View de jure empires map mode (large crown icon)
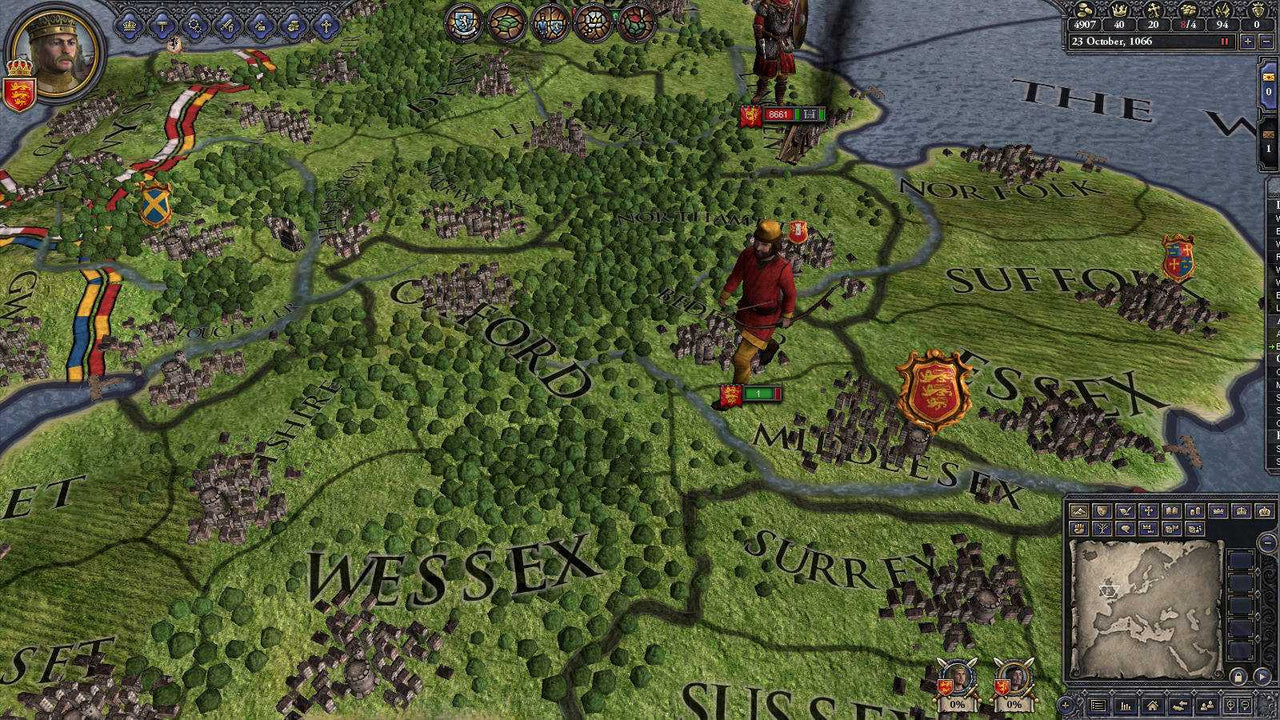1280x720 pixels. [1264, 511]
